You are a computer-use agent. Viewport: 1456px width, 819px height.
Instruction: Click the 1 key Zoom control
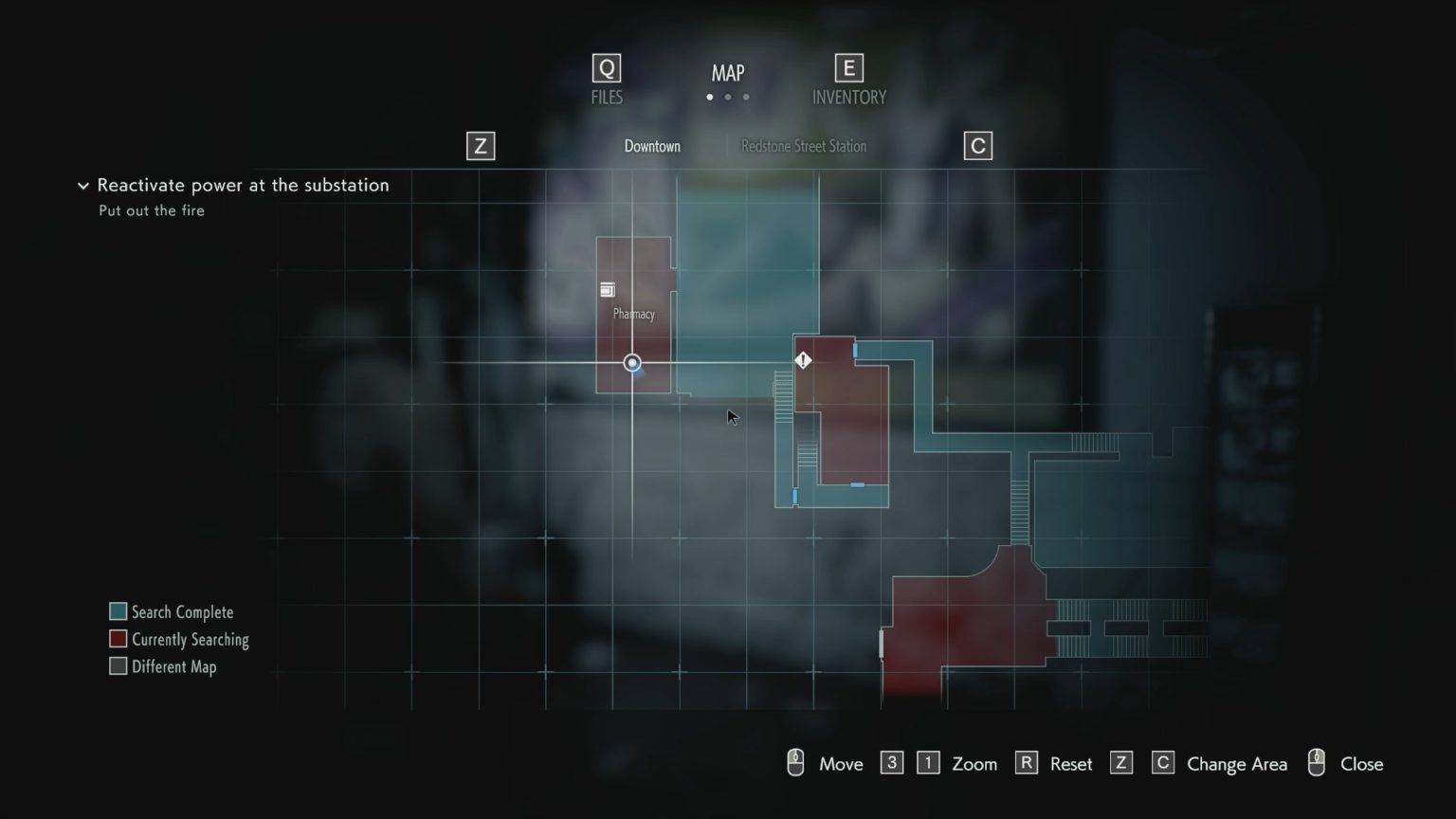[x=927, y=762]
